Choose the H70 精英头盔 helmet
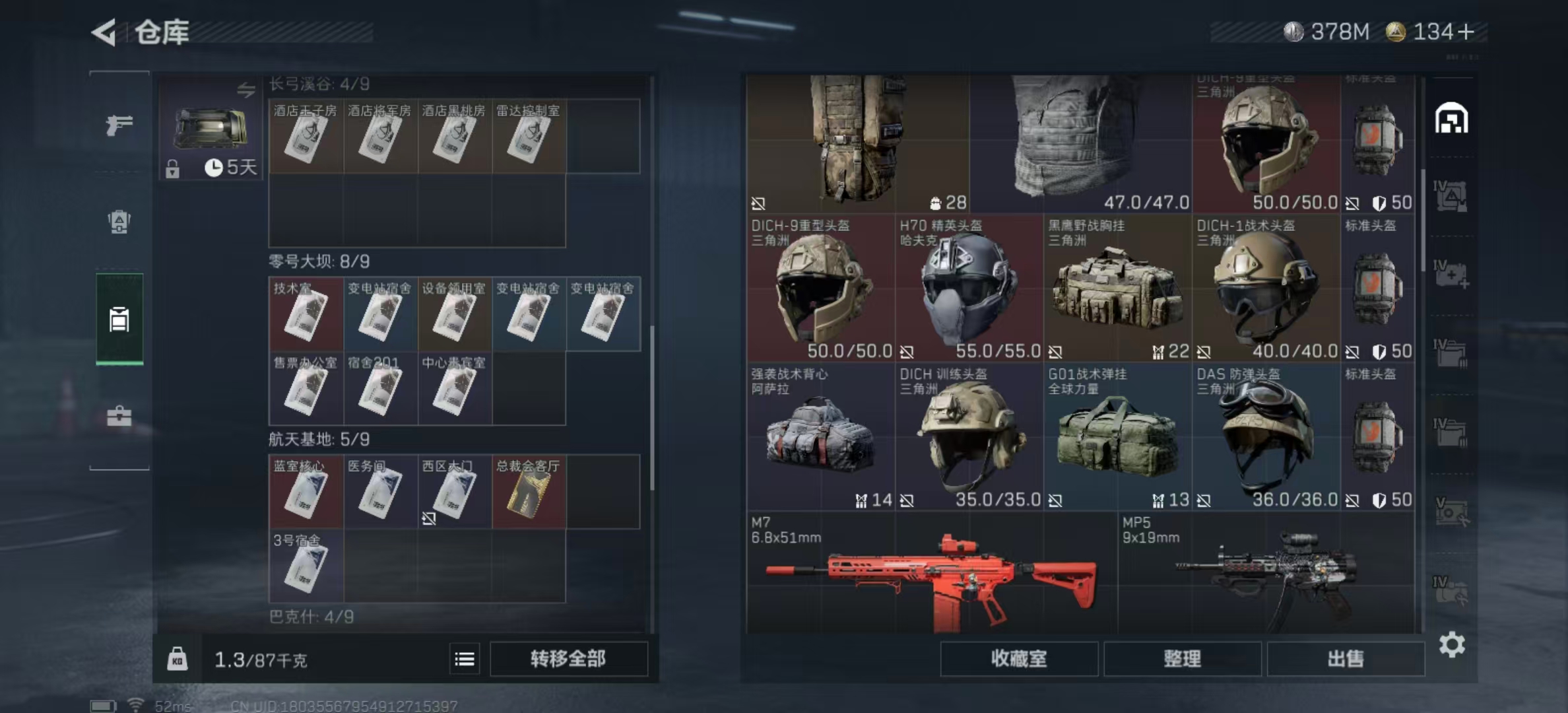Viewport: 1568px width, 713px height. point(968,288)
